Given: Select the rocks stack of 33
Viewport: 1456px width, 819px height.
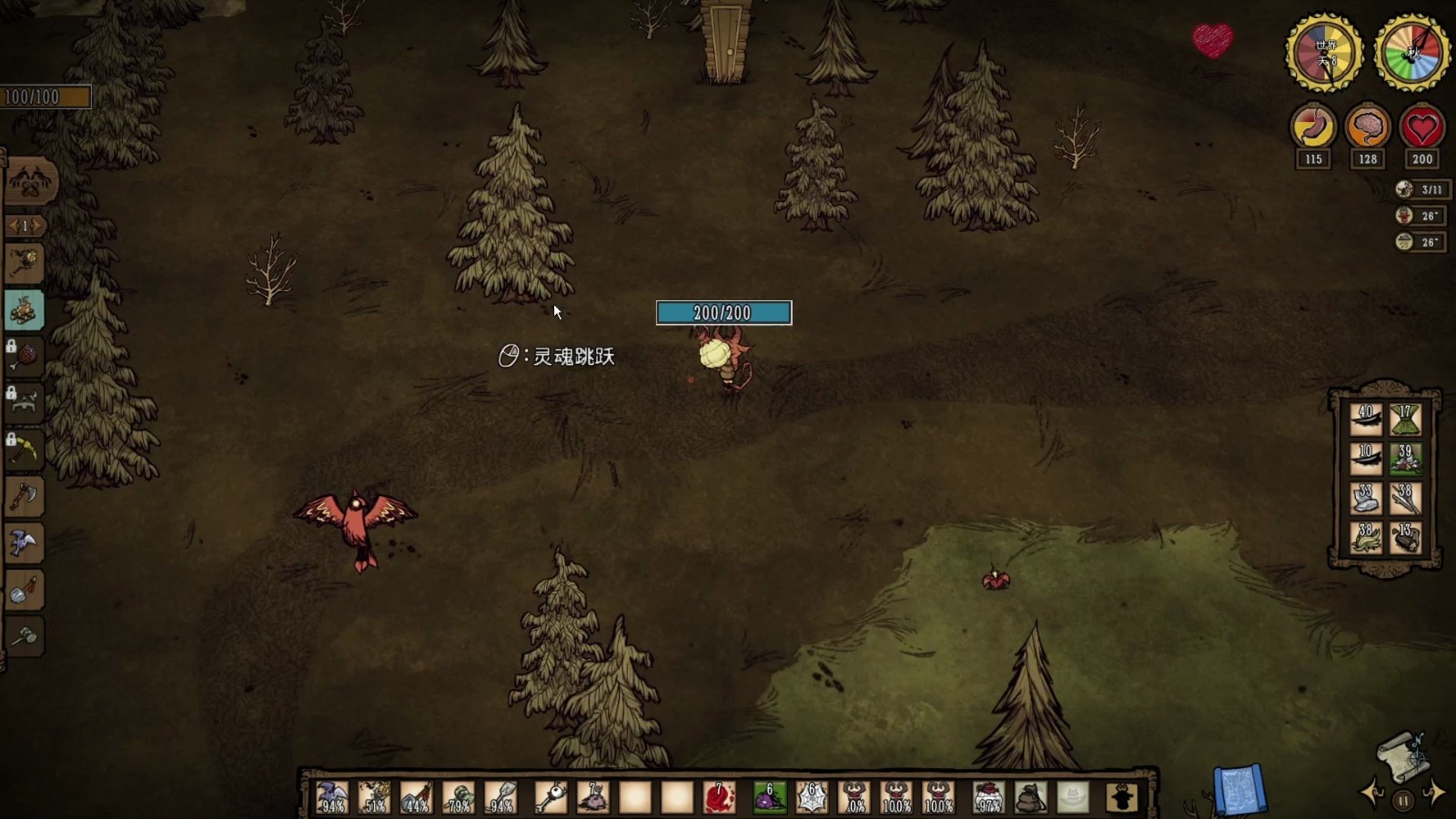Looking at the screenshot, I should [1366, 499].
